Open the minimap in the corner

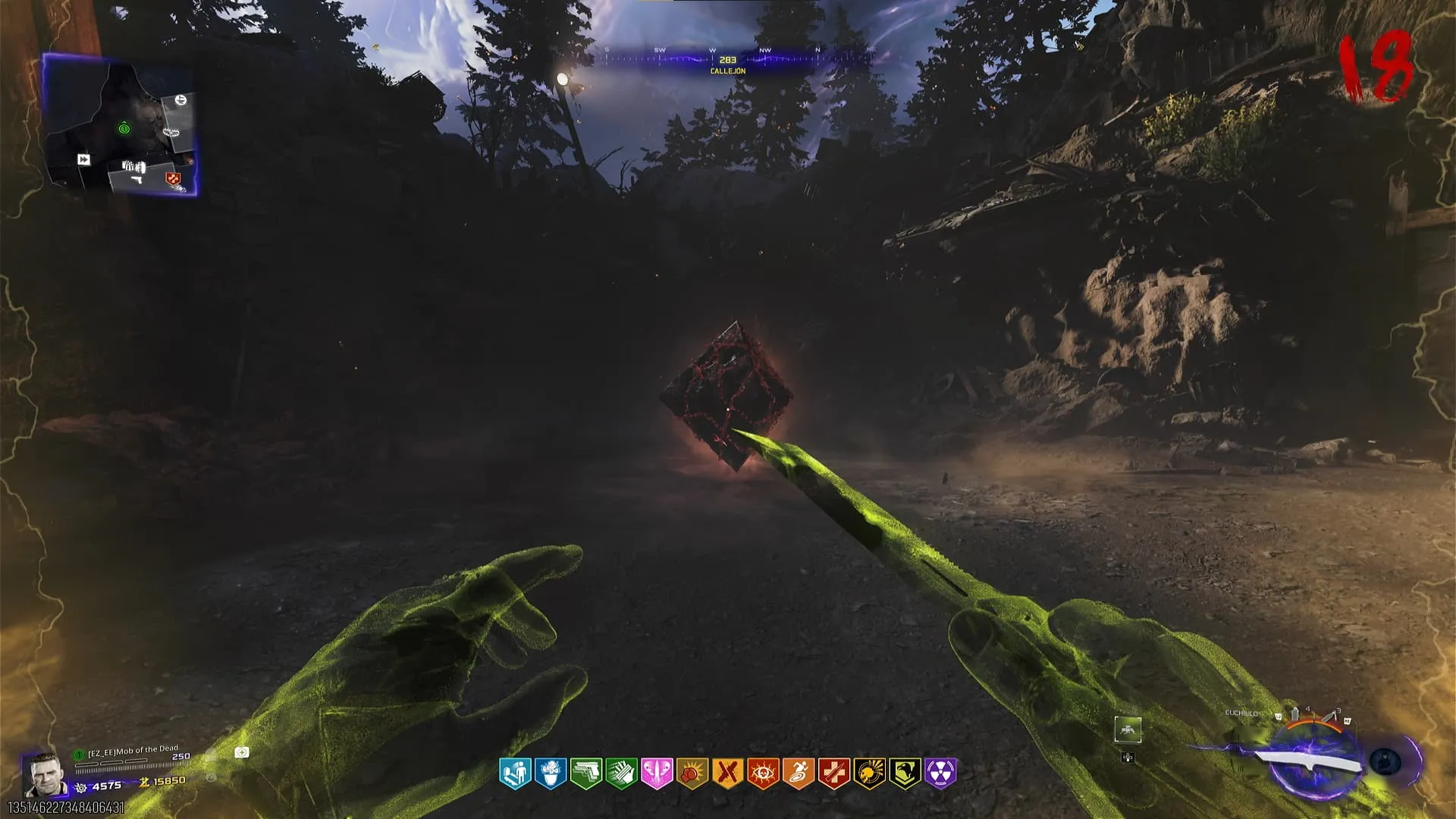point(120,125)
